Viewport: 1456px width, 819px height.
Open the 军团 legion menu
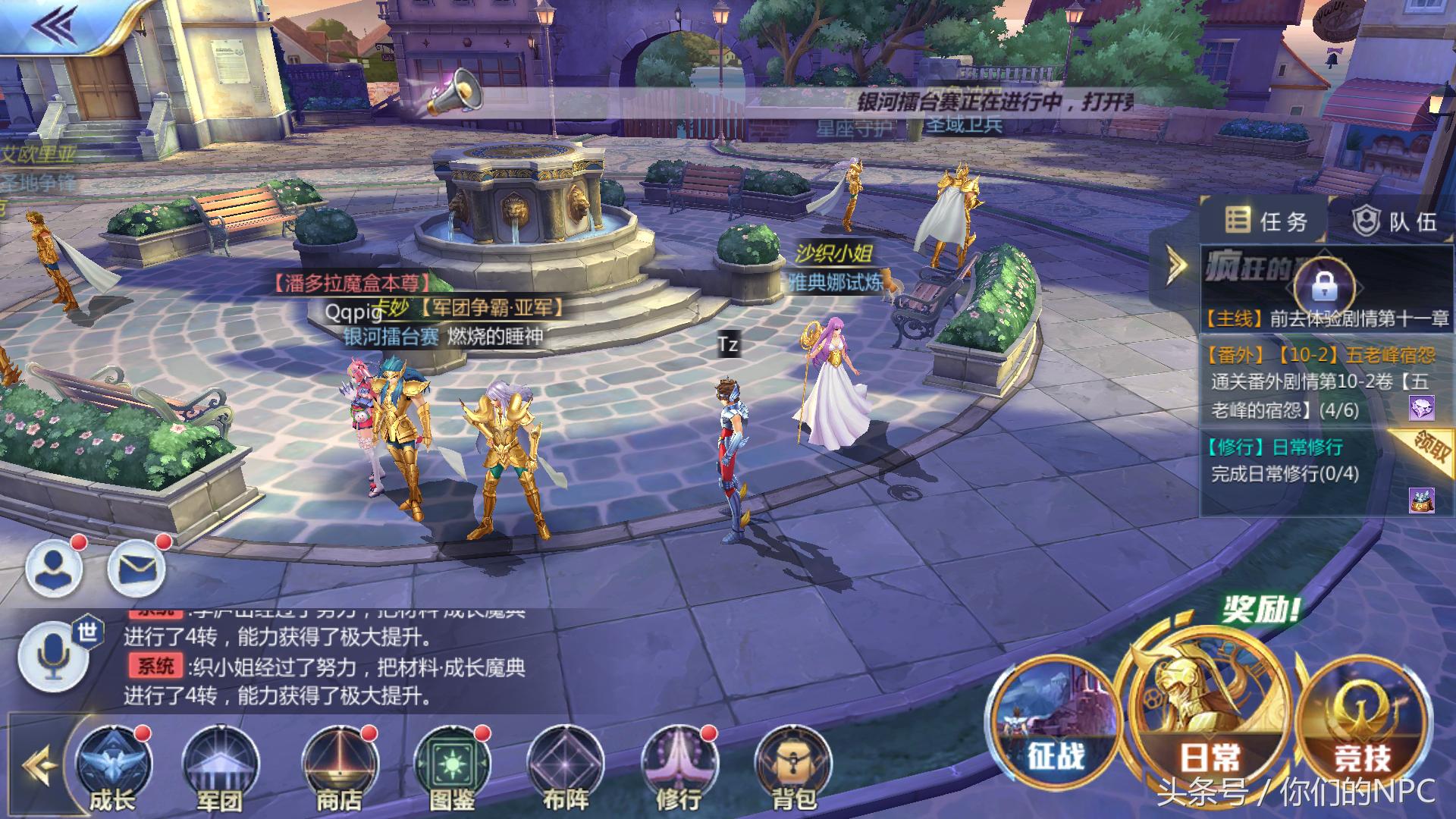(x=221, y=766)
